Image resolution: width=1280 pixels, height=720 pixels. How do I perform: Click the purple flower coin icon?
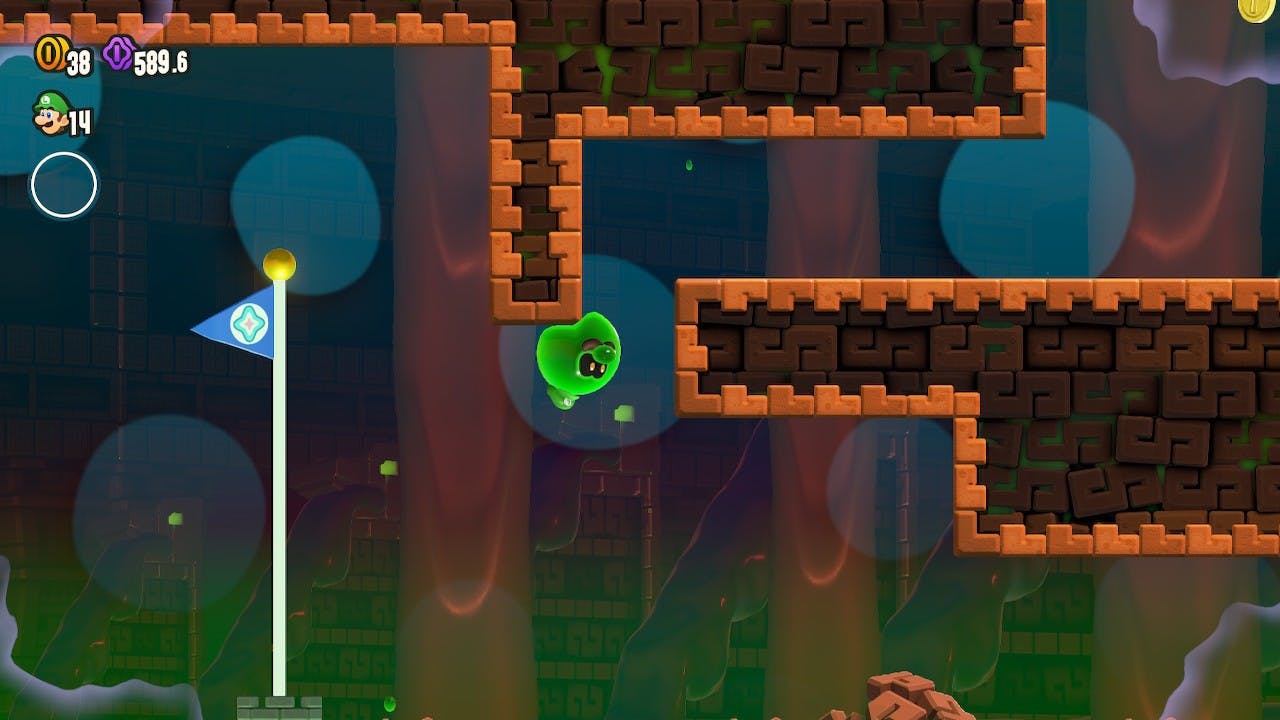click(117, 54)
